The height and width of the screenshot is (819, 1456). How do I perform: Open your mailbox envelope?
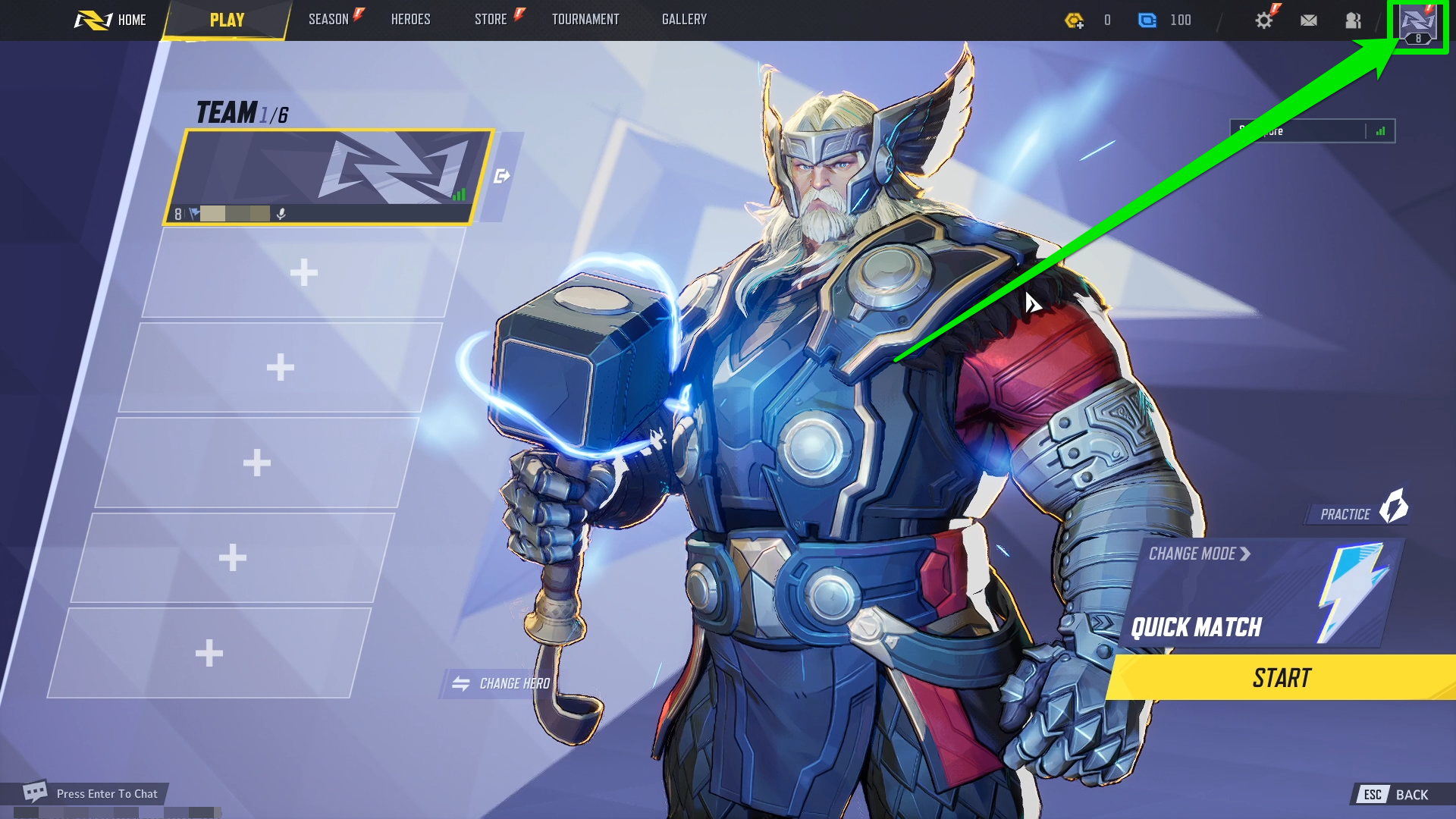tap(1310, 20)
